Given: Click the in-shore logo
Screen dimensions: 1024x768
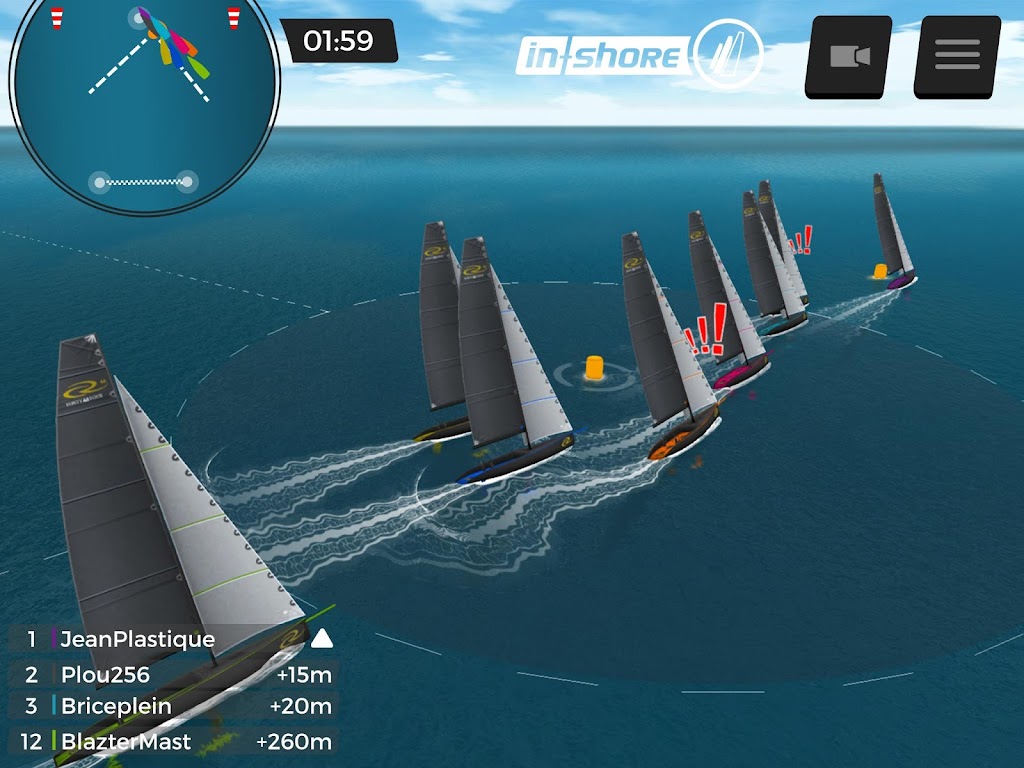Looking at the screenshot, I should point(638,55).
